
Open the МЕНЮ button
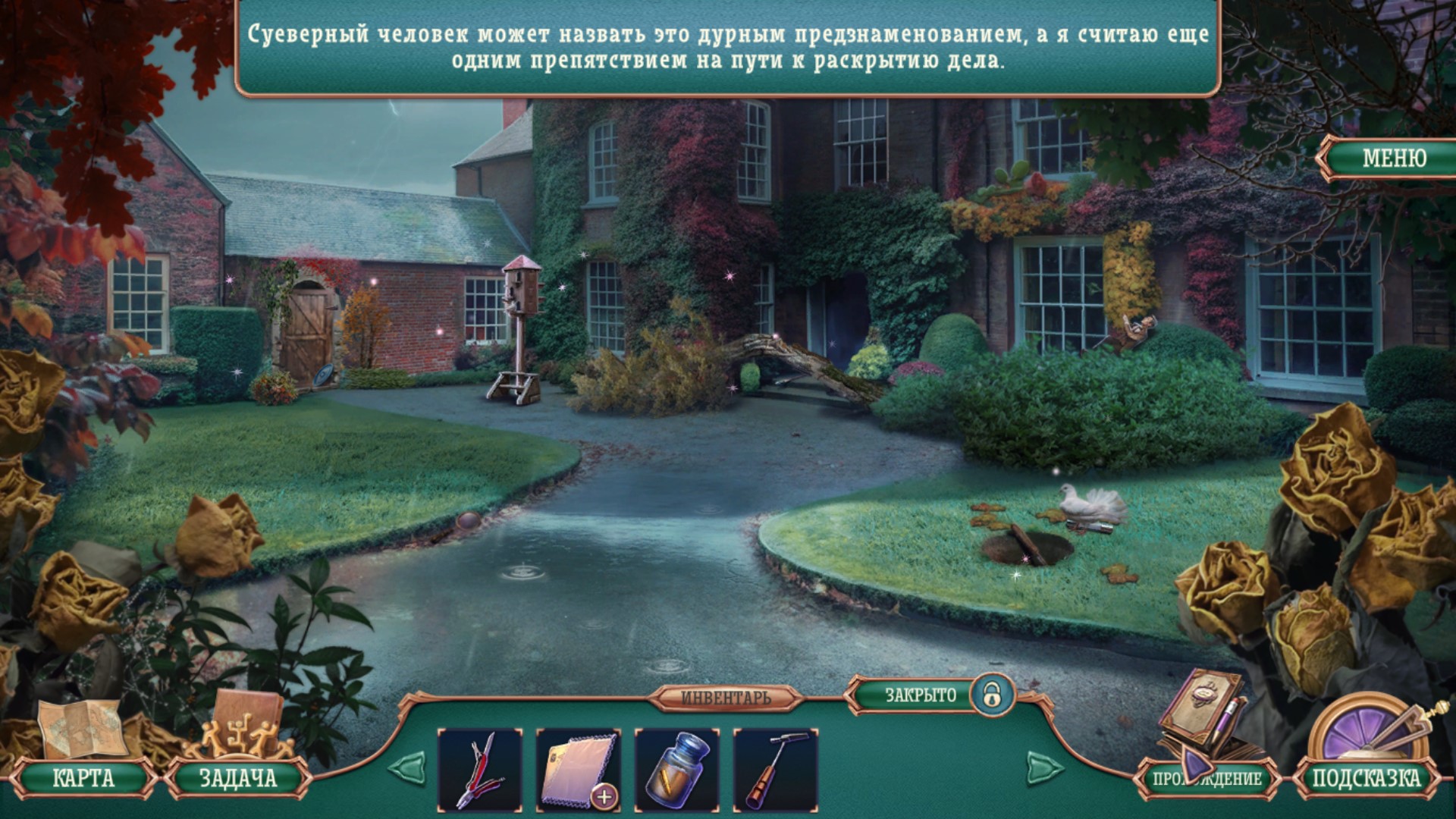coord(1393,158)
